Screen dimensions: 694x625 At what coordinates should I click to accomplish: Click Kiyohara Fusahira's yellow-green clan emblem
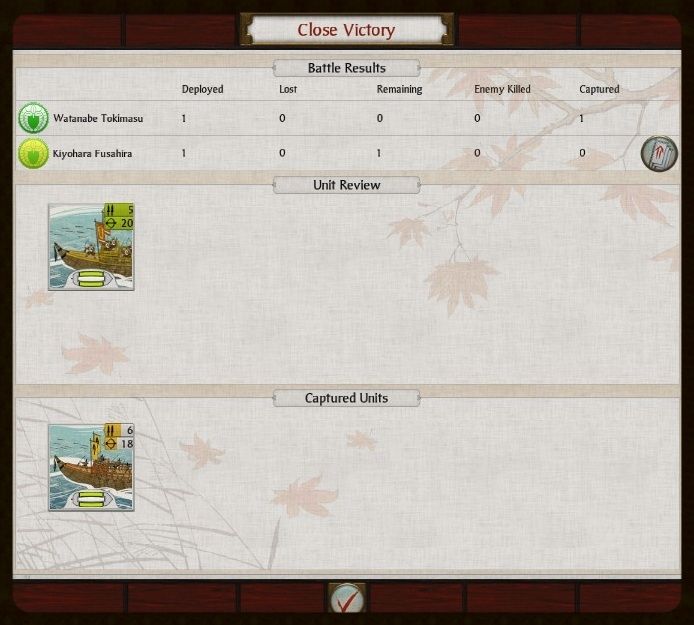click(33, 154)
